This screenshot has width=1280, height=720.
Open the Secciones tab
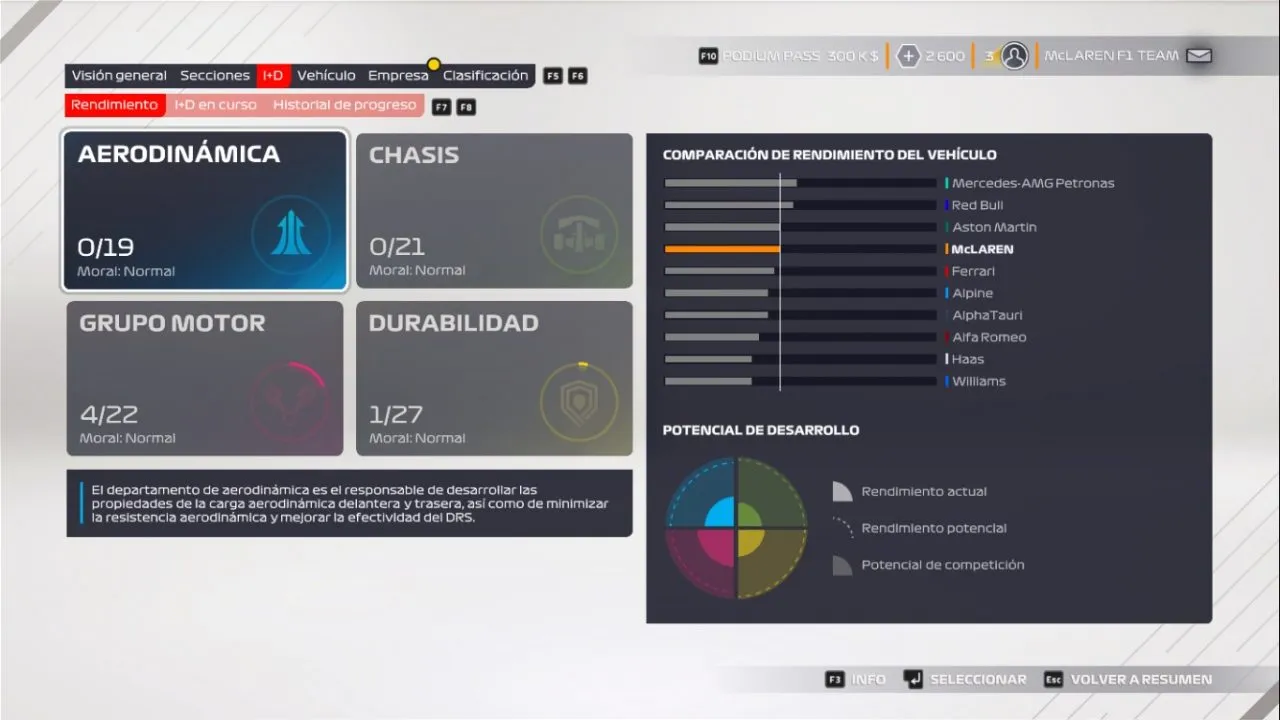tap(215, 76)
